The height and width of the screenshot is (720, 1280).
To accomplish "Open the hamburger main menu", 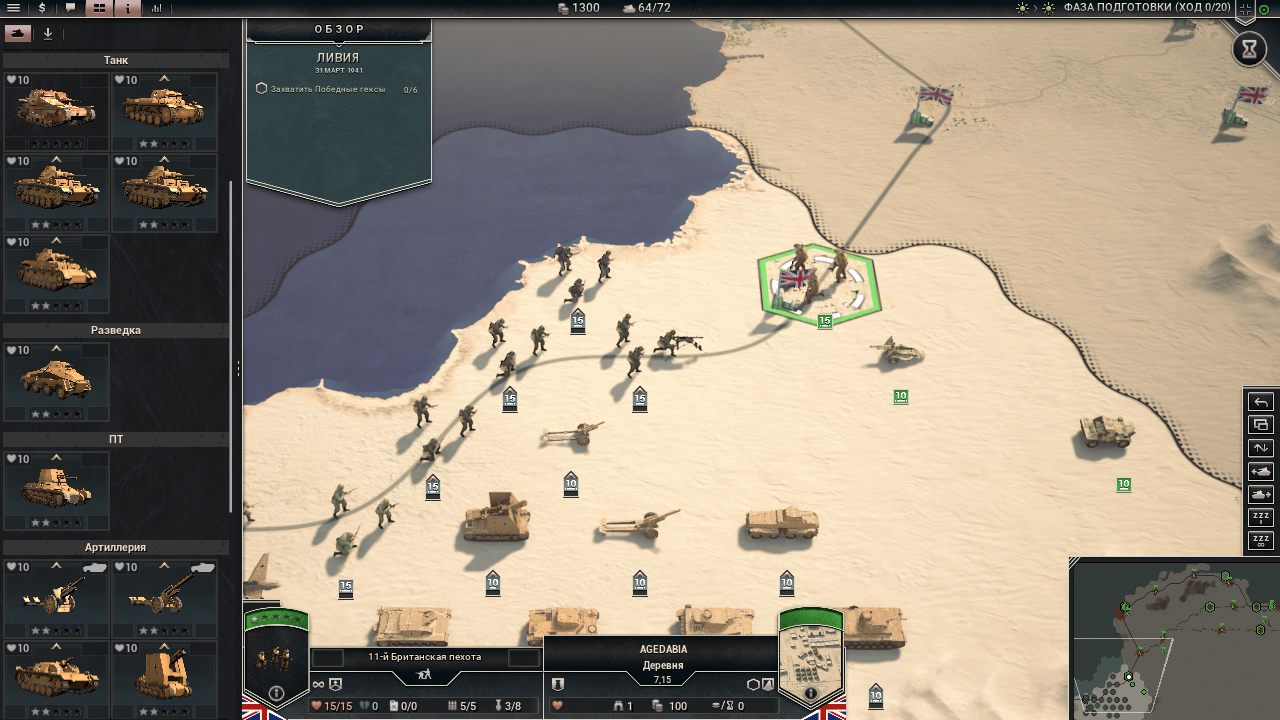I will click(x=14, y=8).
